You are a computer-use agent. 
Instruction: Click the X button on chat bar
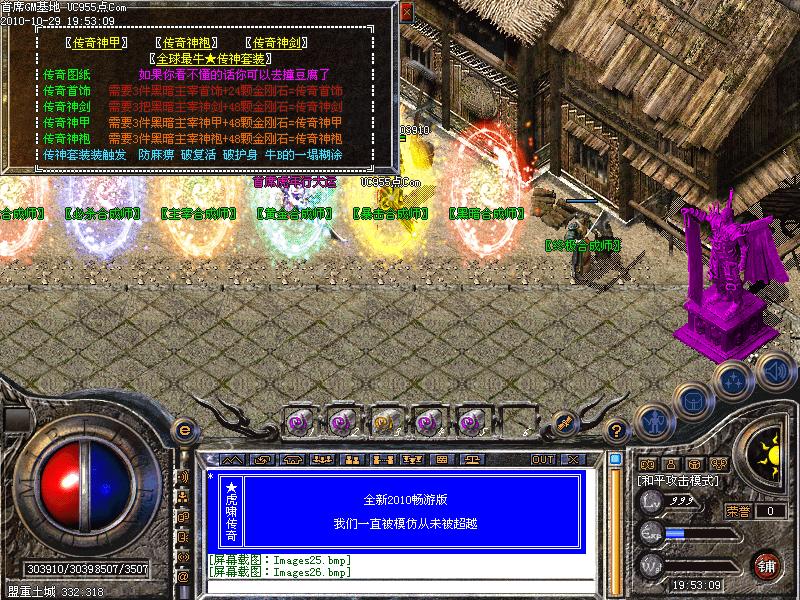pos(572,459)
